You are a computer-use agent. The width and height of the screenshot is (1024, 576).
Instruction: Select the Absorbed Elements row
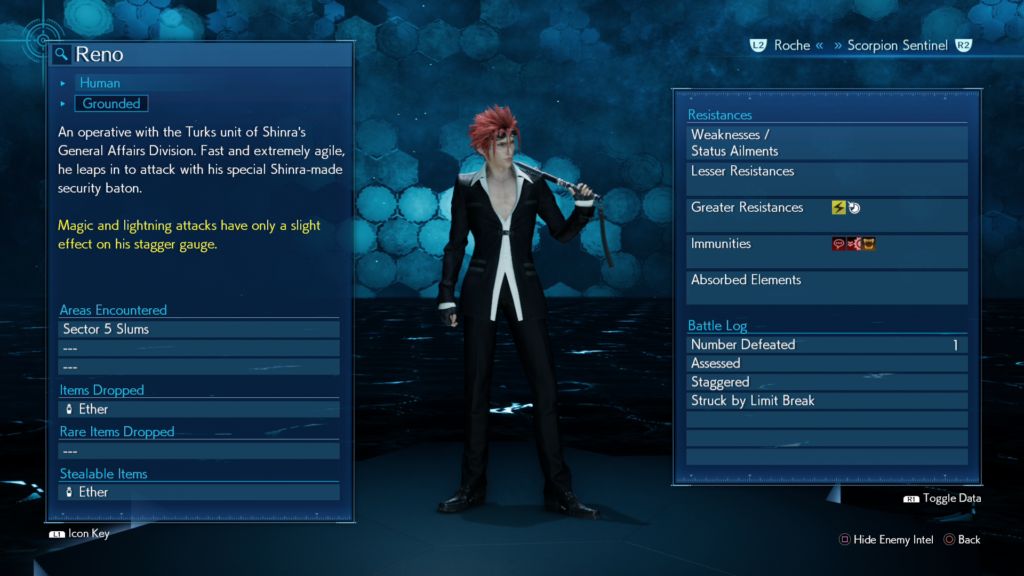pos(827,287)
